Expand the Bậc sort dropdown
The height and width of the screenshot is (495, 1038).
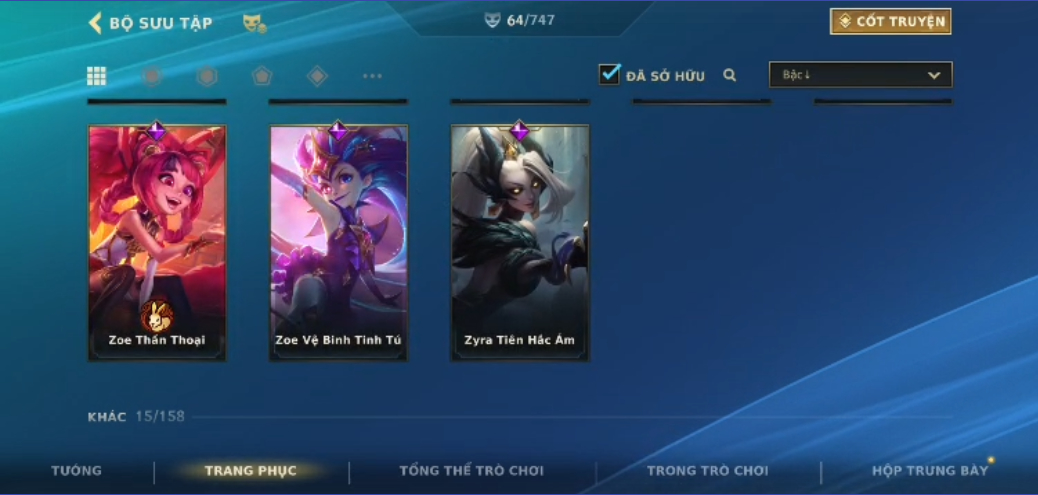[x=860, y=75]
